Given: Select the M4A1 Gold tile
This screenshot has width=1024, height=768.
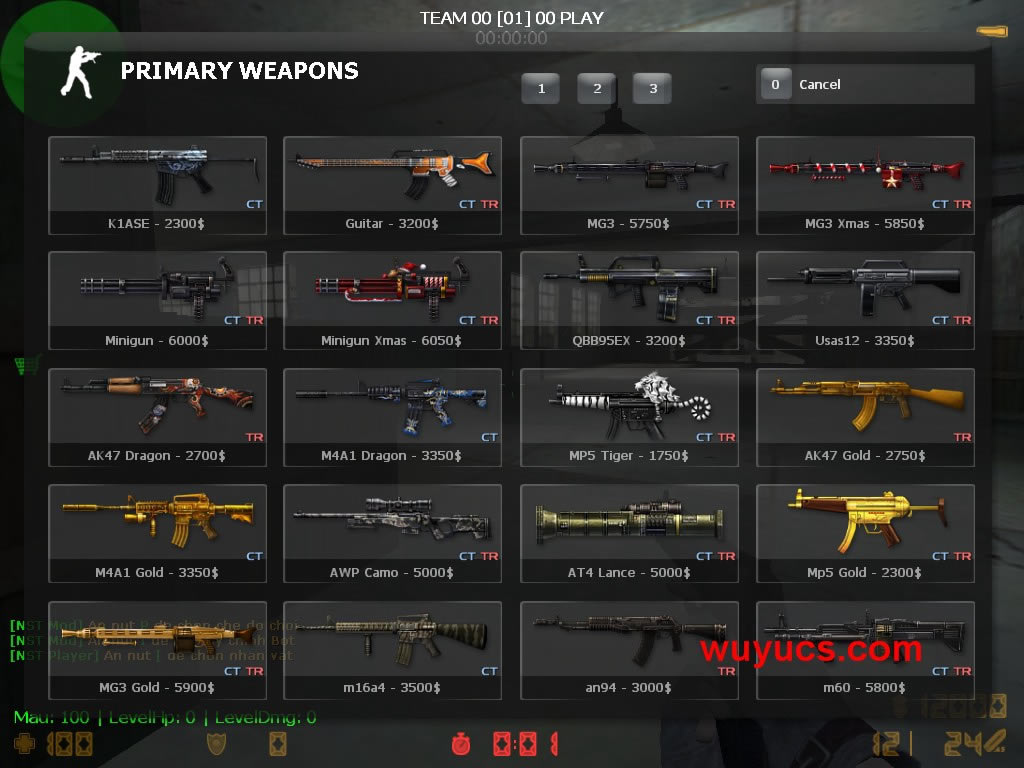Looking at the screenshot, I should click(157, 533).
